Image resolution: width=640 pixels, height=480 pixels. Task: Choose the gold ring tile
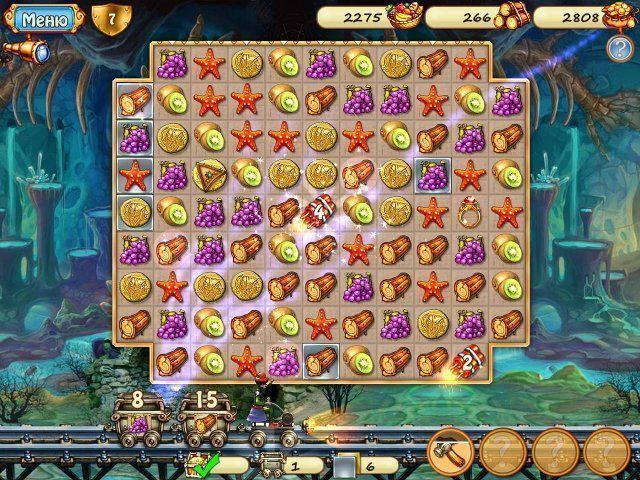(468, 212)
